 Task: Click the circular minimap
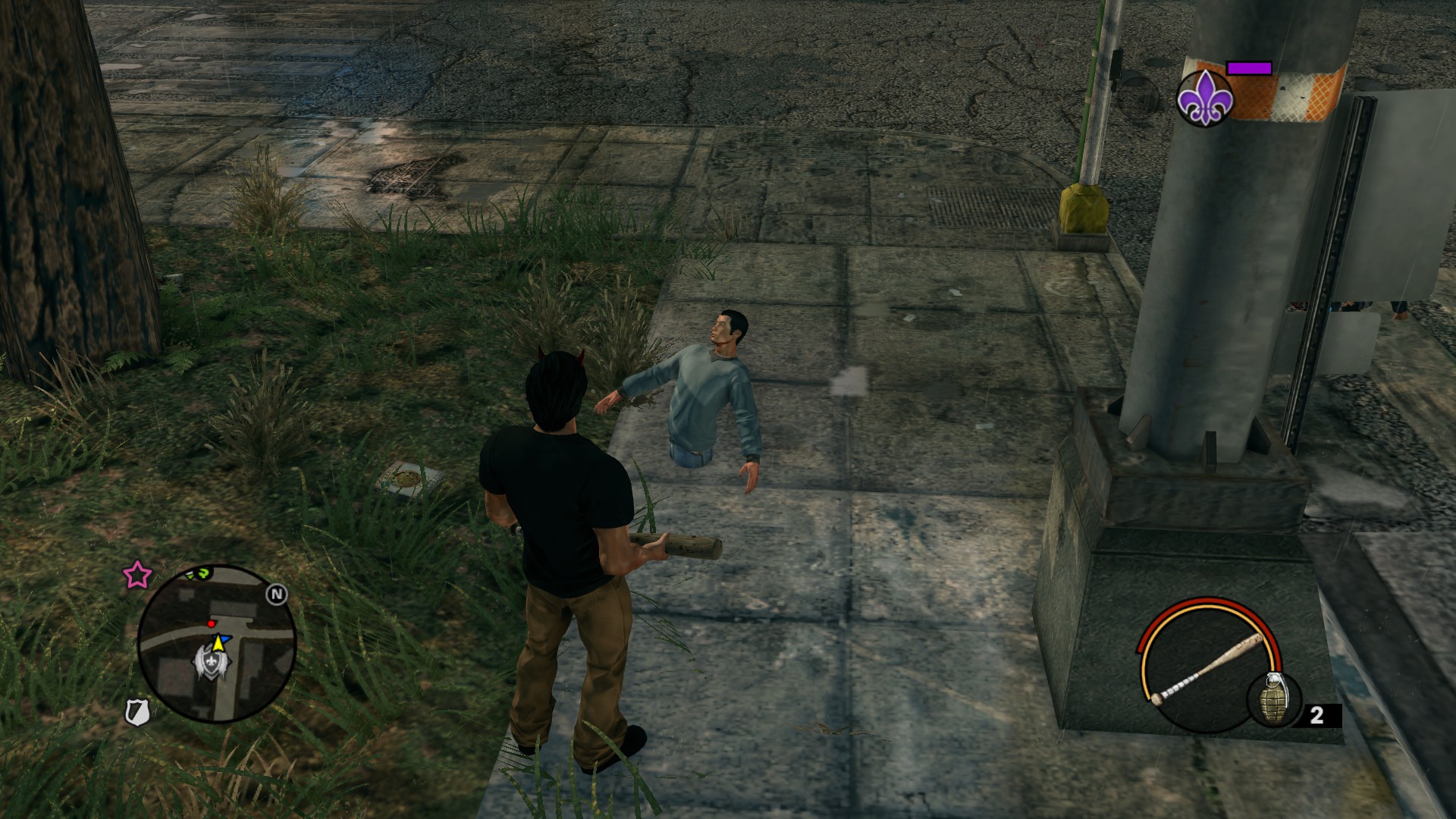[217, 644]
